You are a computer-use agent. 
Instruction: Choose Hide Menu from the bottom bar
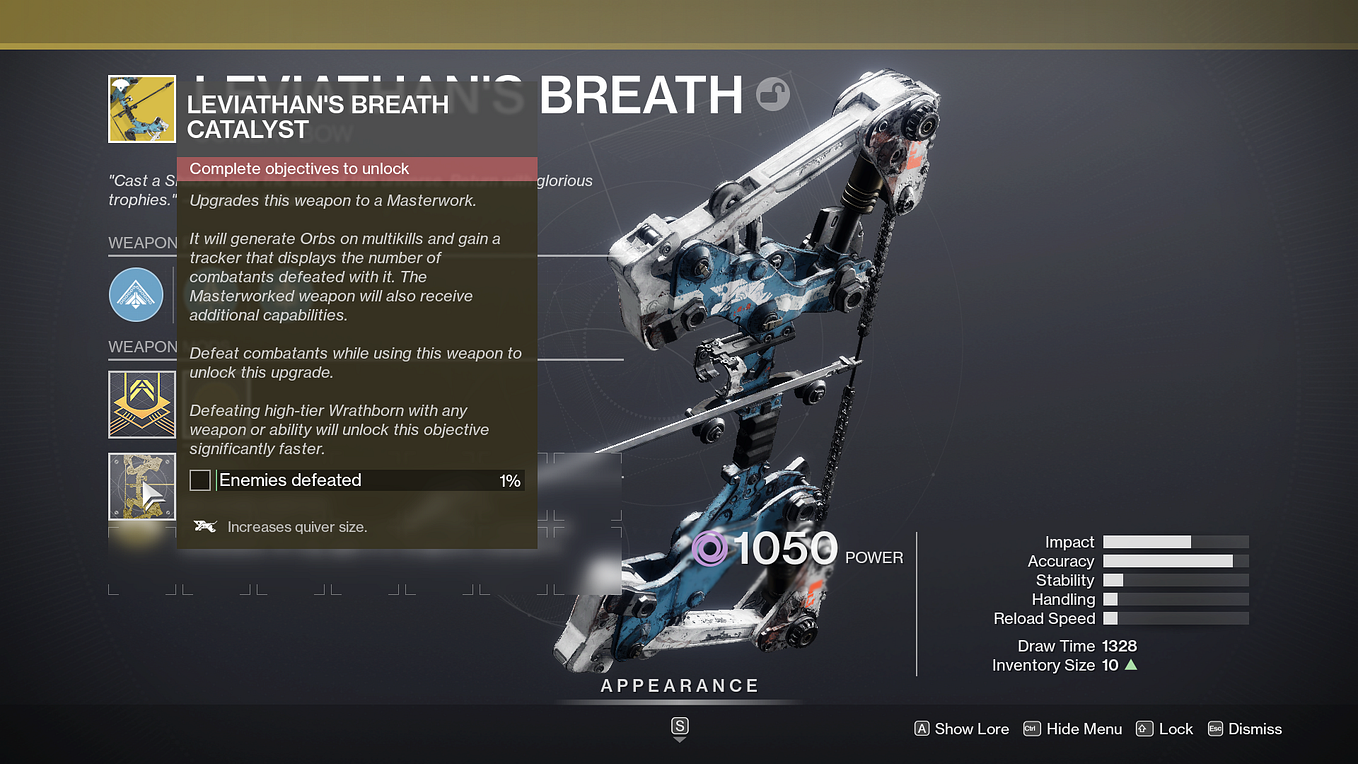(x=1082, y=729)
